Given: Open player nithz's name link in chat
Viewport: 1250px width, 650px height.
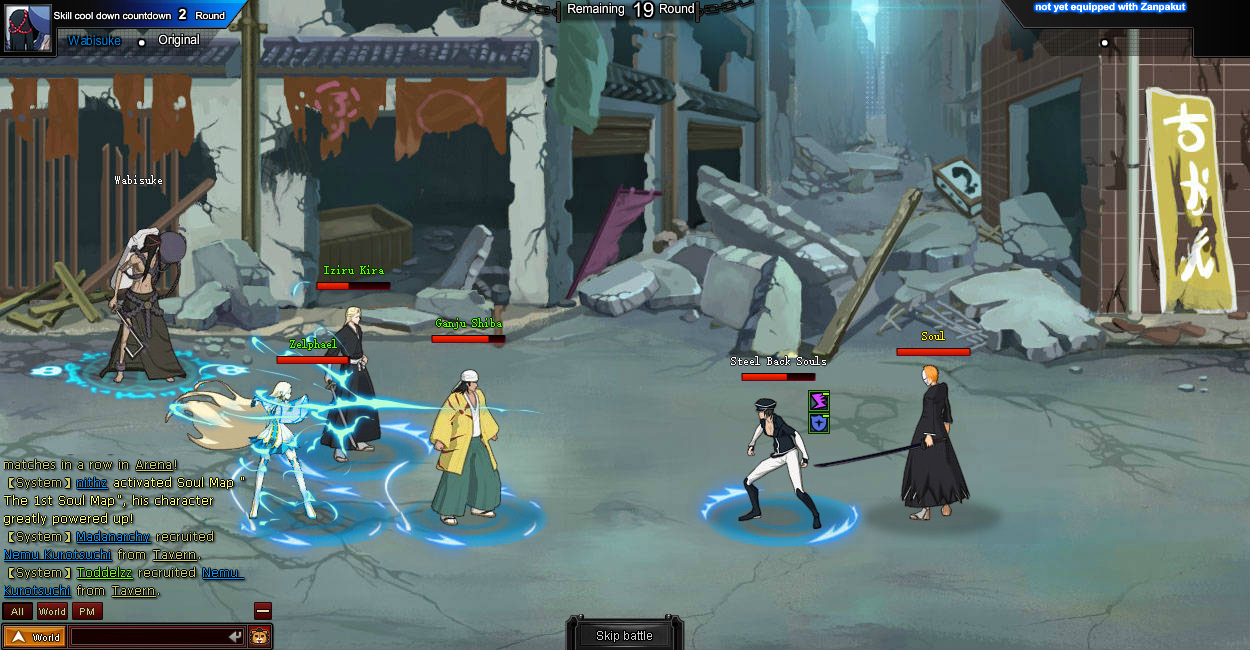Looking at the screenshot, I should (x=91, y=483).
